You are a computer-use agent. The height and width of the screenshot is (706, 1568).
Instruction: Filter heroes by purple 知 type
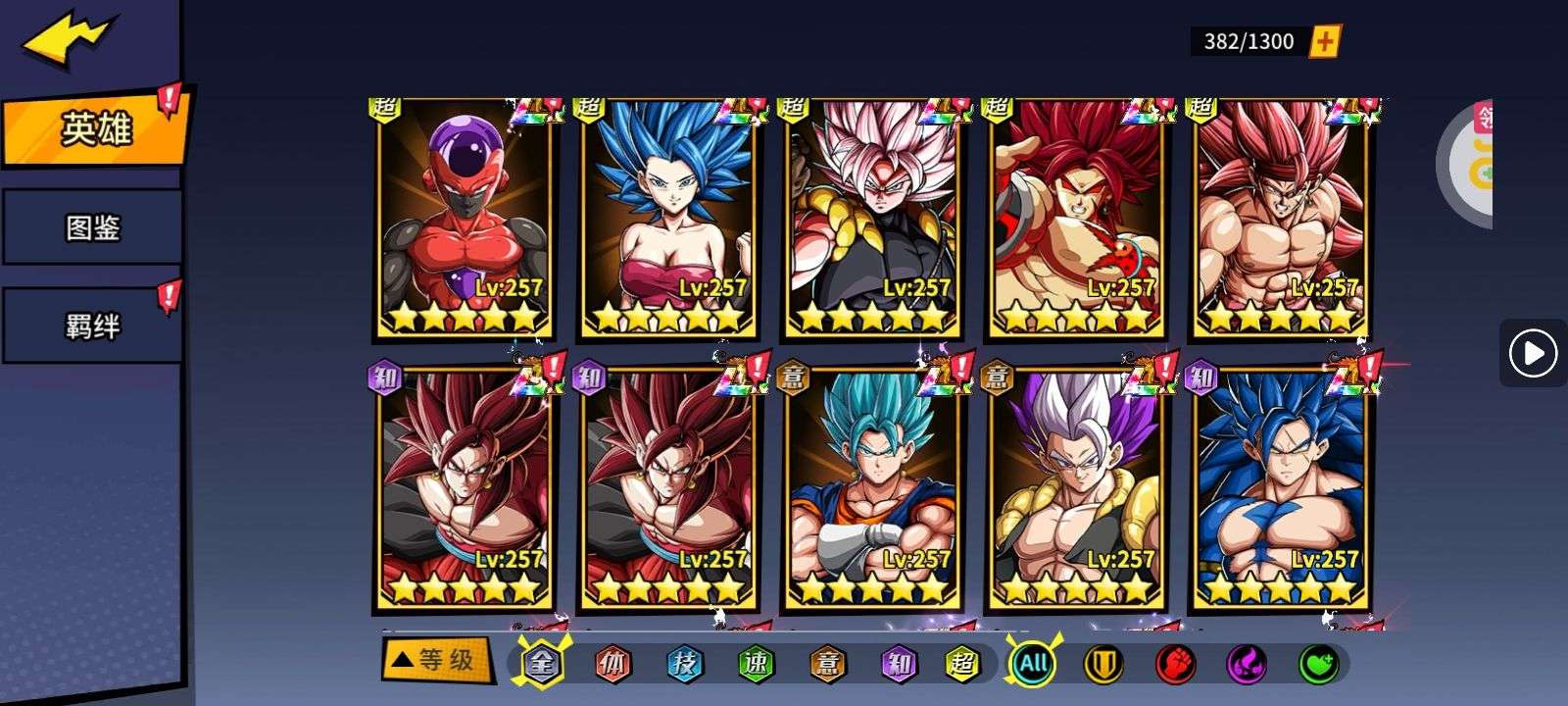[899, 664]
